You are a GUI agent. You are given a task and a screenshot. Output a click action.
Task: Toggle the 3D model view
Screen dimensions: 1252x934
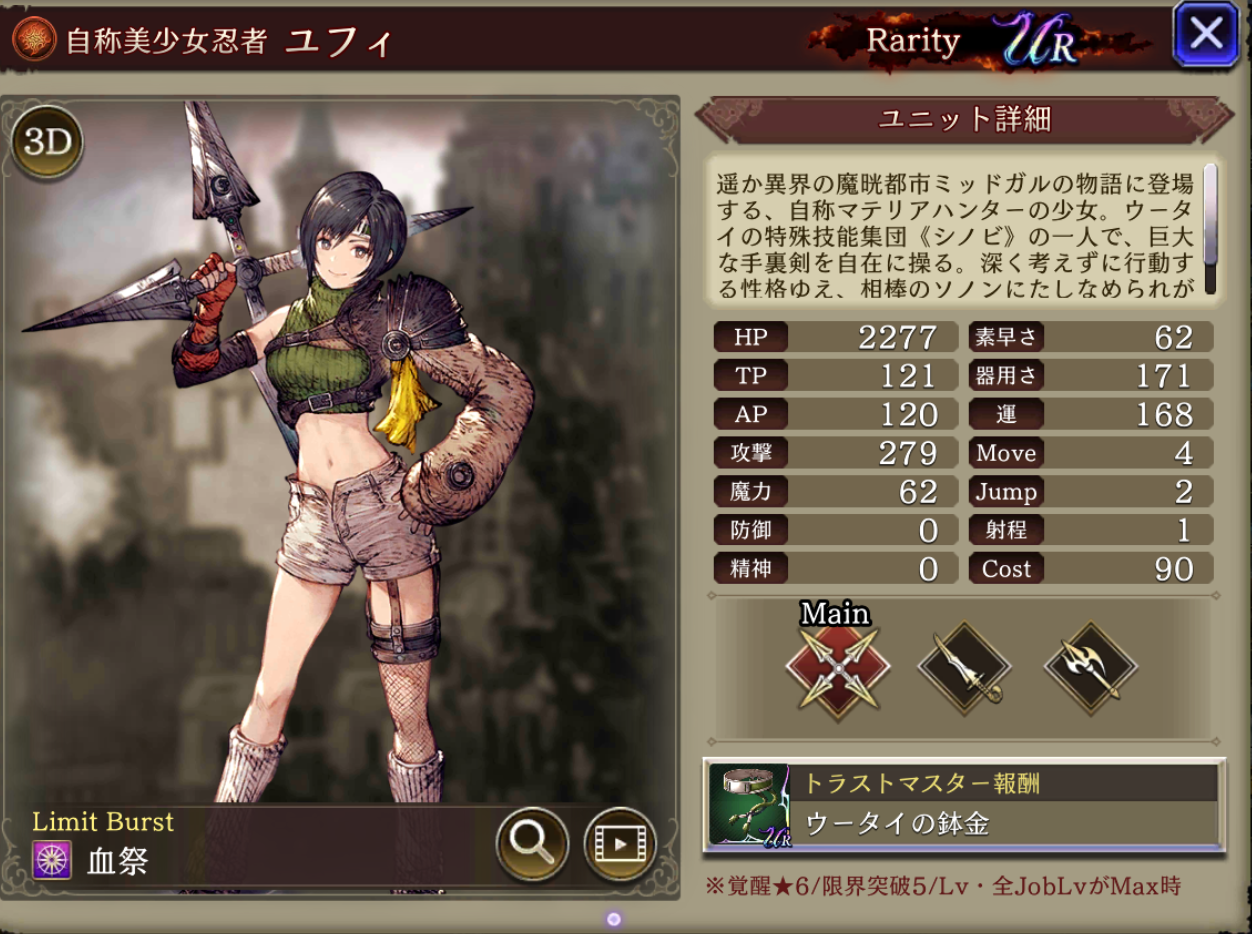click(47, 143)
